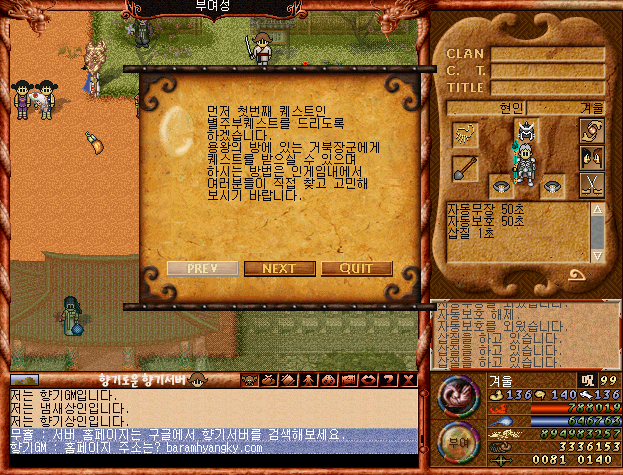Close with the X toolbar button
This screenshot has height=475, width=623.
(x=407, y=380)
